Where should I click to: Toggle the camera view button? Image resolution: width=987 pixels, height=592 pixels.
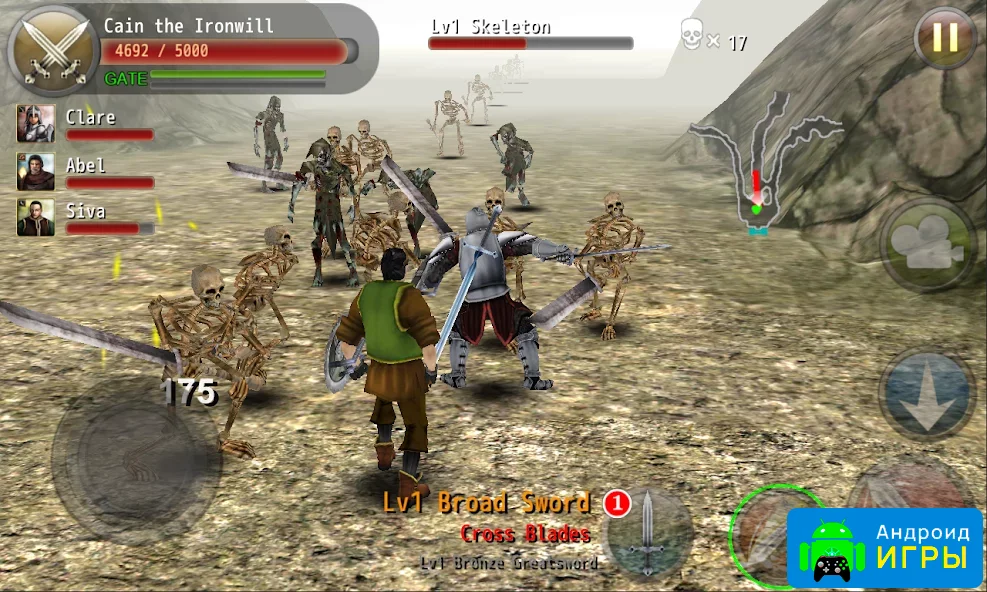pyautogui.click(x=926, y=245)
